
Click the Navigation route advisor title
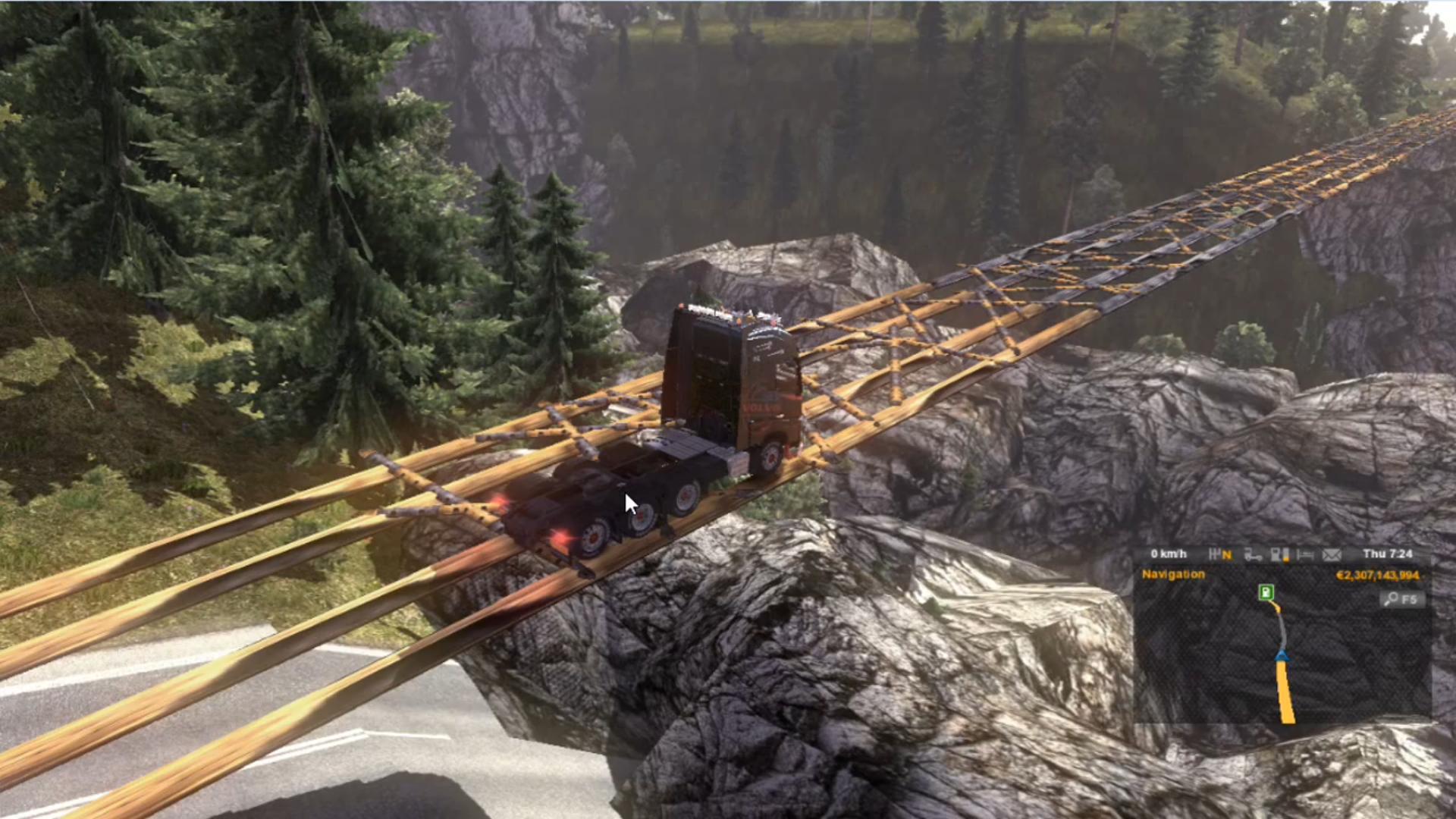1173,575
